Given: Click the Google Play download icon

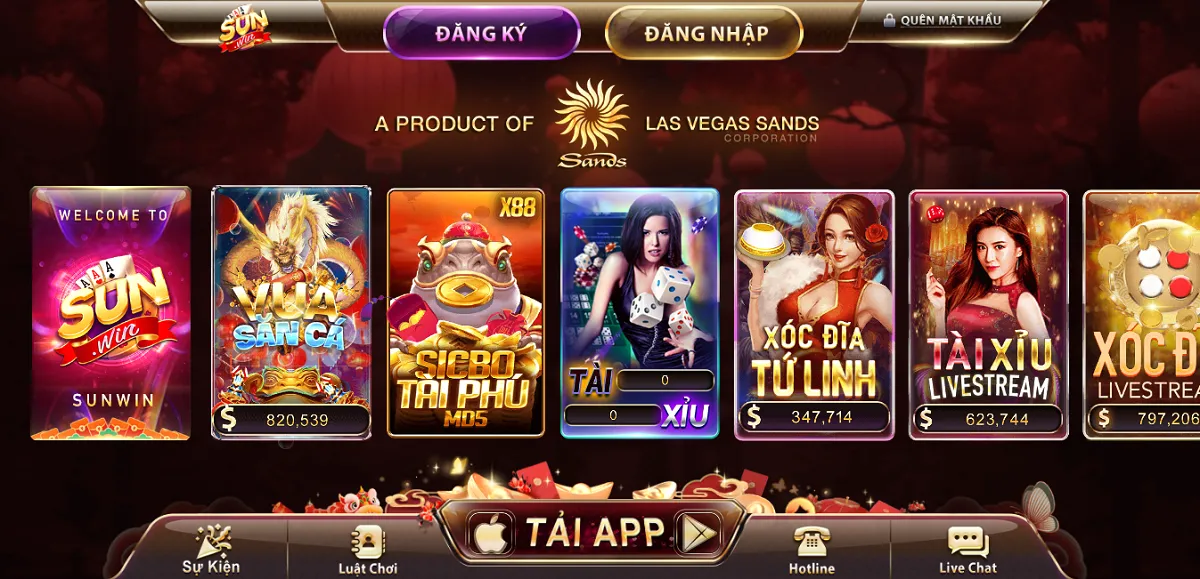Looking at the screenshot, I should 699,533.
